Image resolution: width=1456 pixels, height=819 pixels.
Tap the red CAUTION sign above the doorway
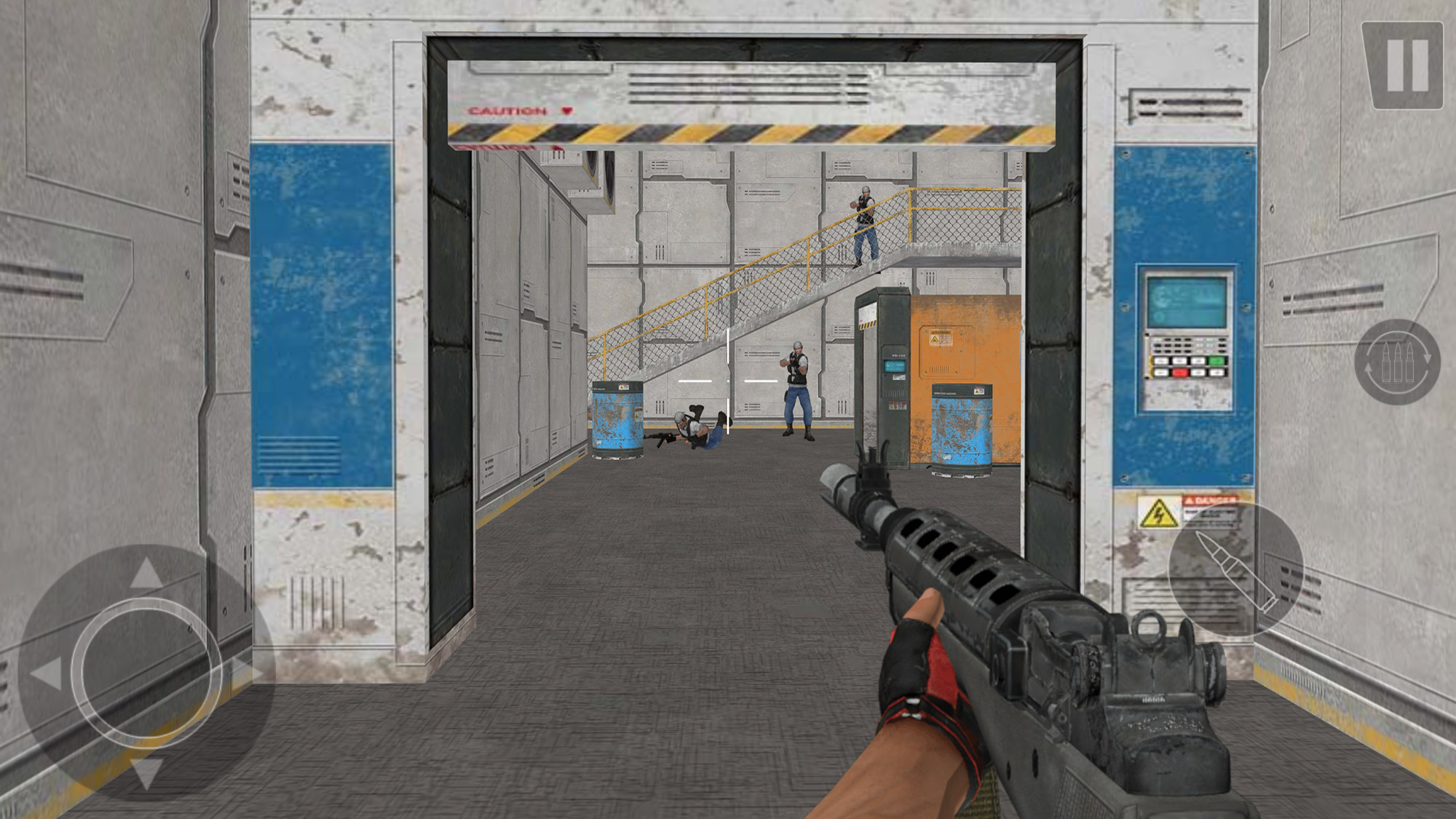coord(506,109)
